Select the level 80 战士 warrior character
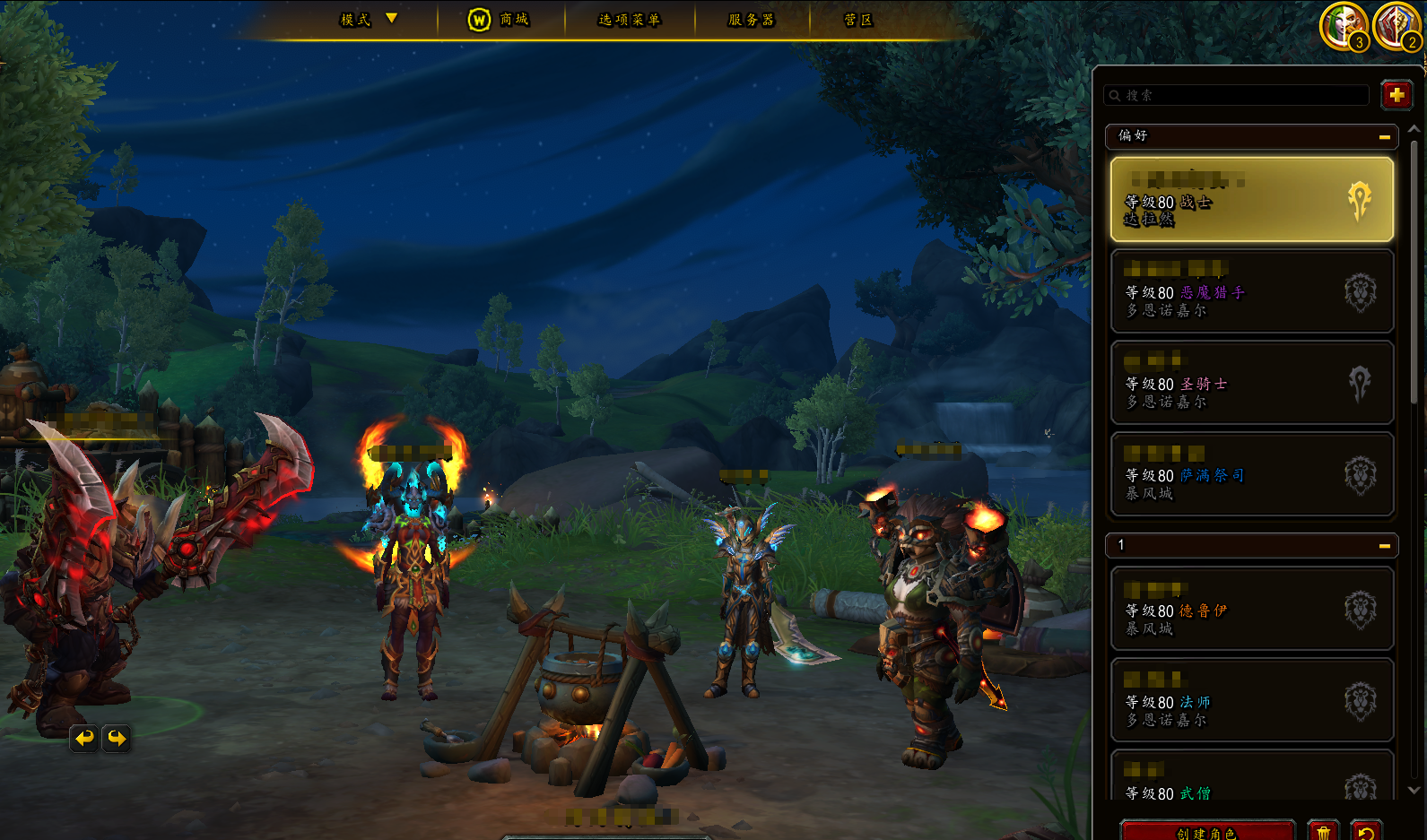1427x840 pixels. tap(1251, 200)
